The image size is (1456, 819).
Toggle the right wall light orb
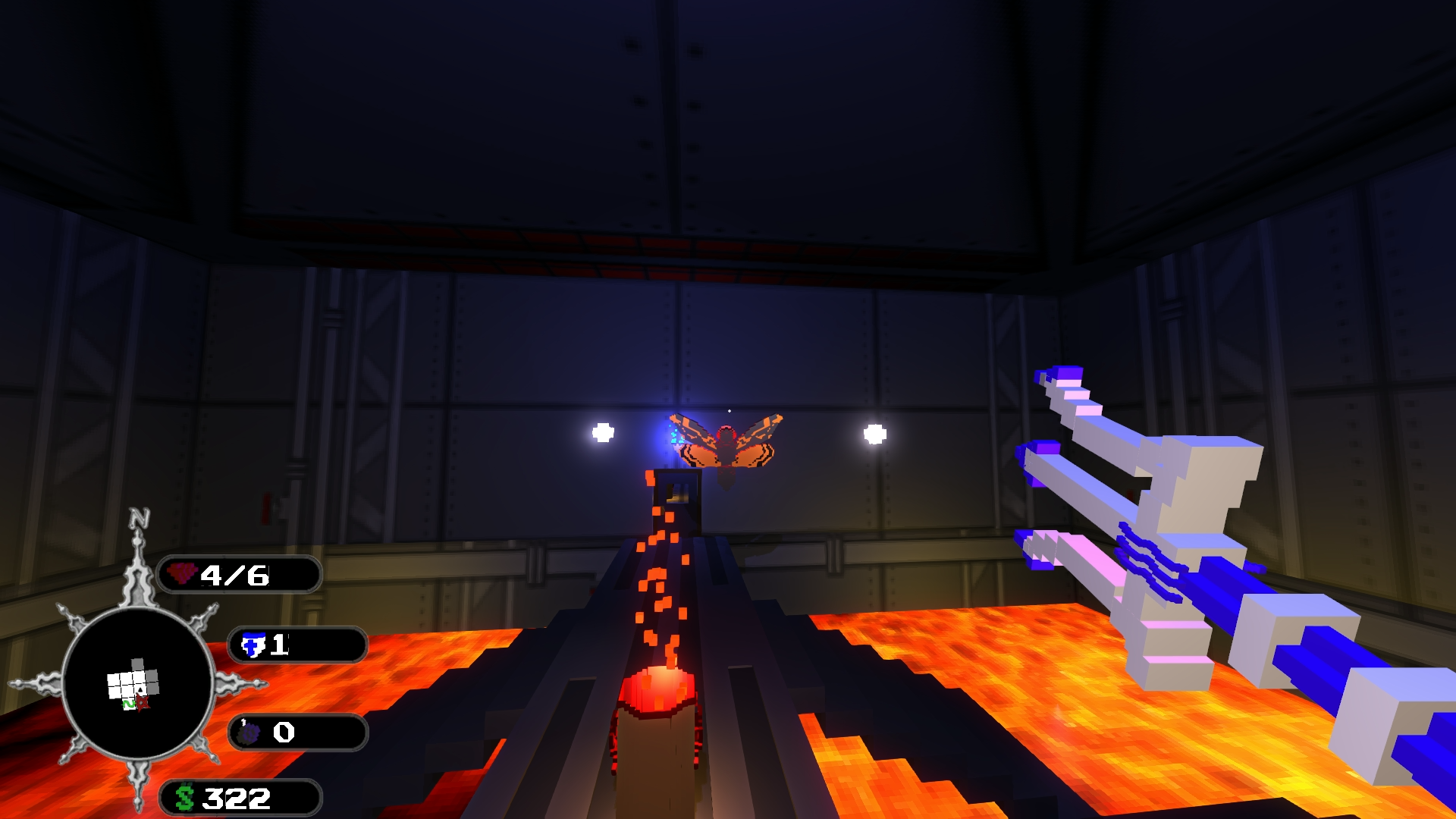pyautogui.click(x=874, y=435)
